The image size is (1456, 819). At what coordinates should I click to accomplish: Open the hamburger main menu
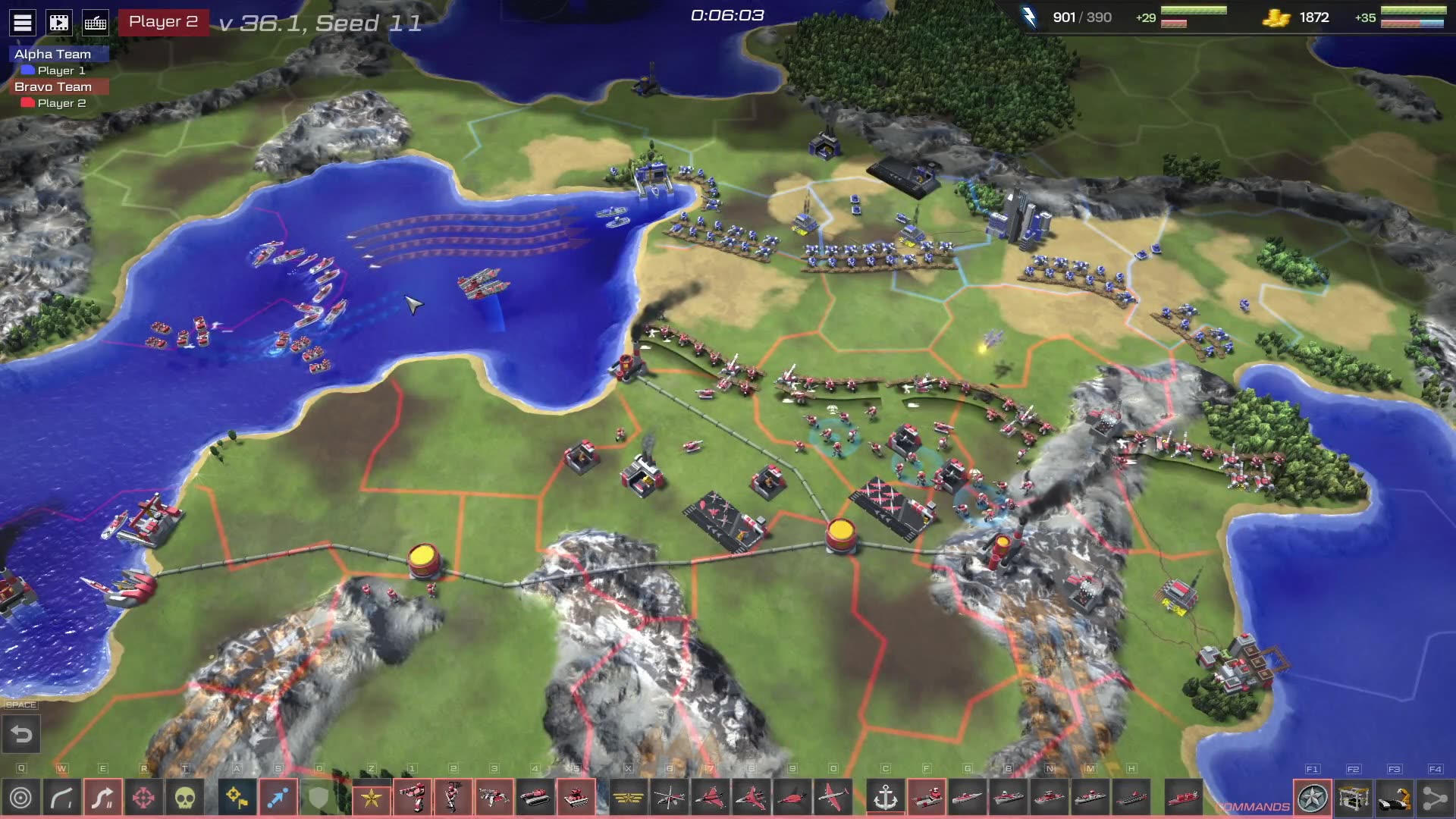23,23
